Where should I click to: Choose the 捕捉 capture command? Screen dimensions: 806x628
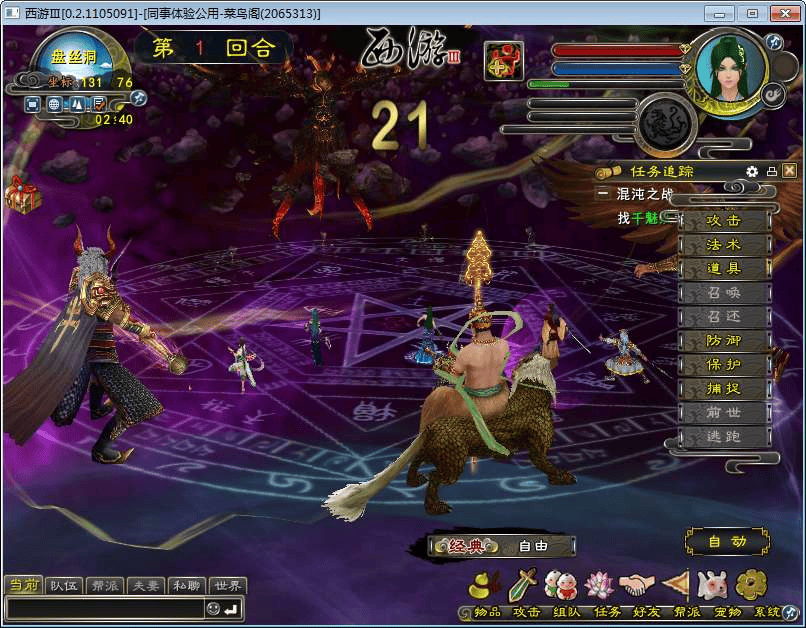pyautogui.click(x=724, y=389)
